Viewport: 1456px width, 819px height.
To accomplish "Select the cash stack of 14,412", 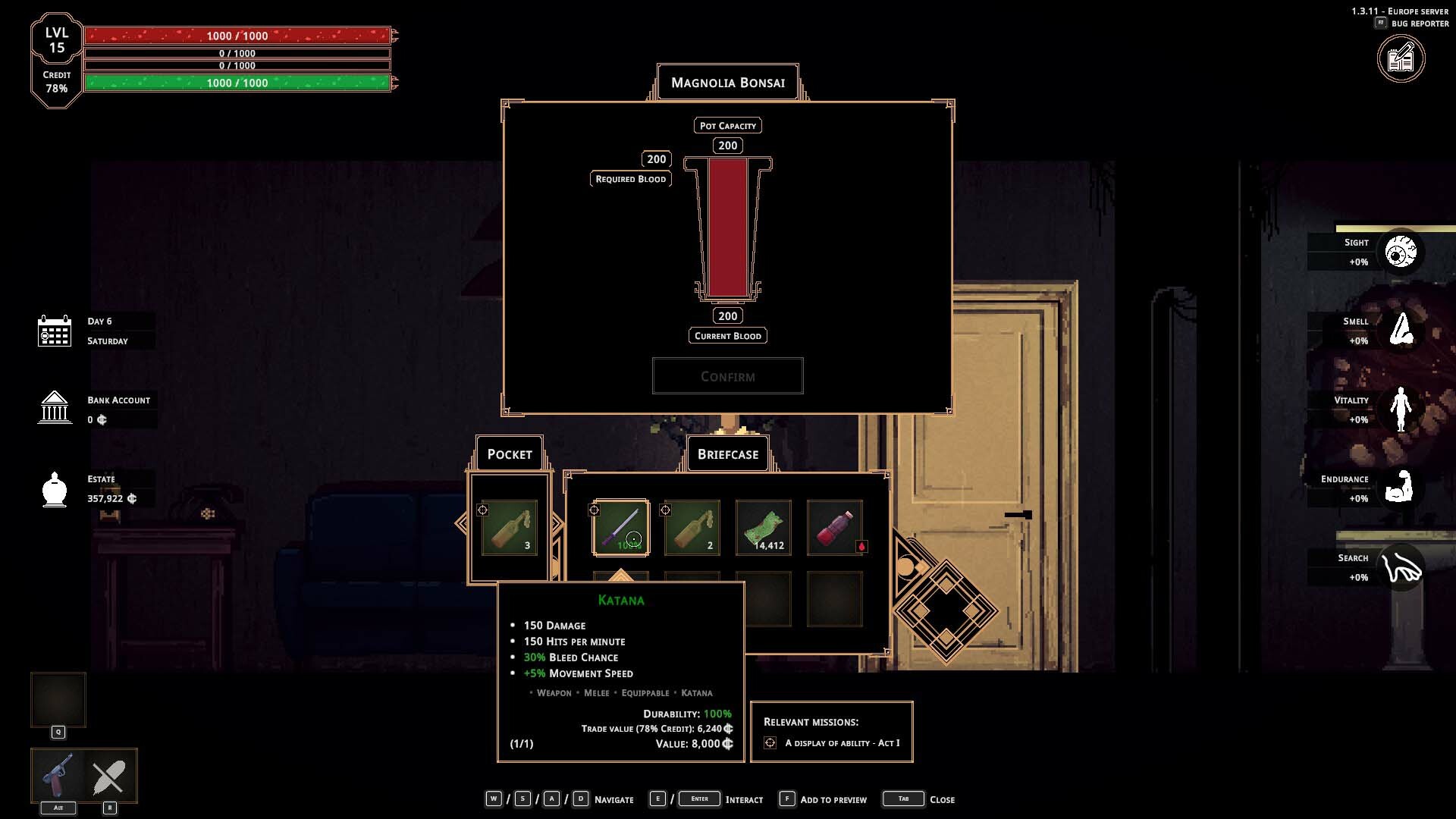I will [x=763, y=527].
